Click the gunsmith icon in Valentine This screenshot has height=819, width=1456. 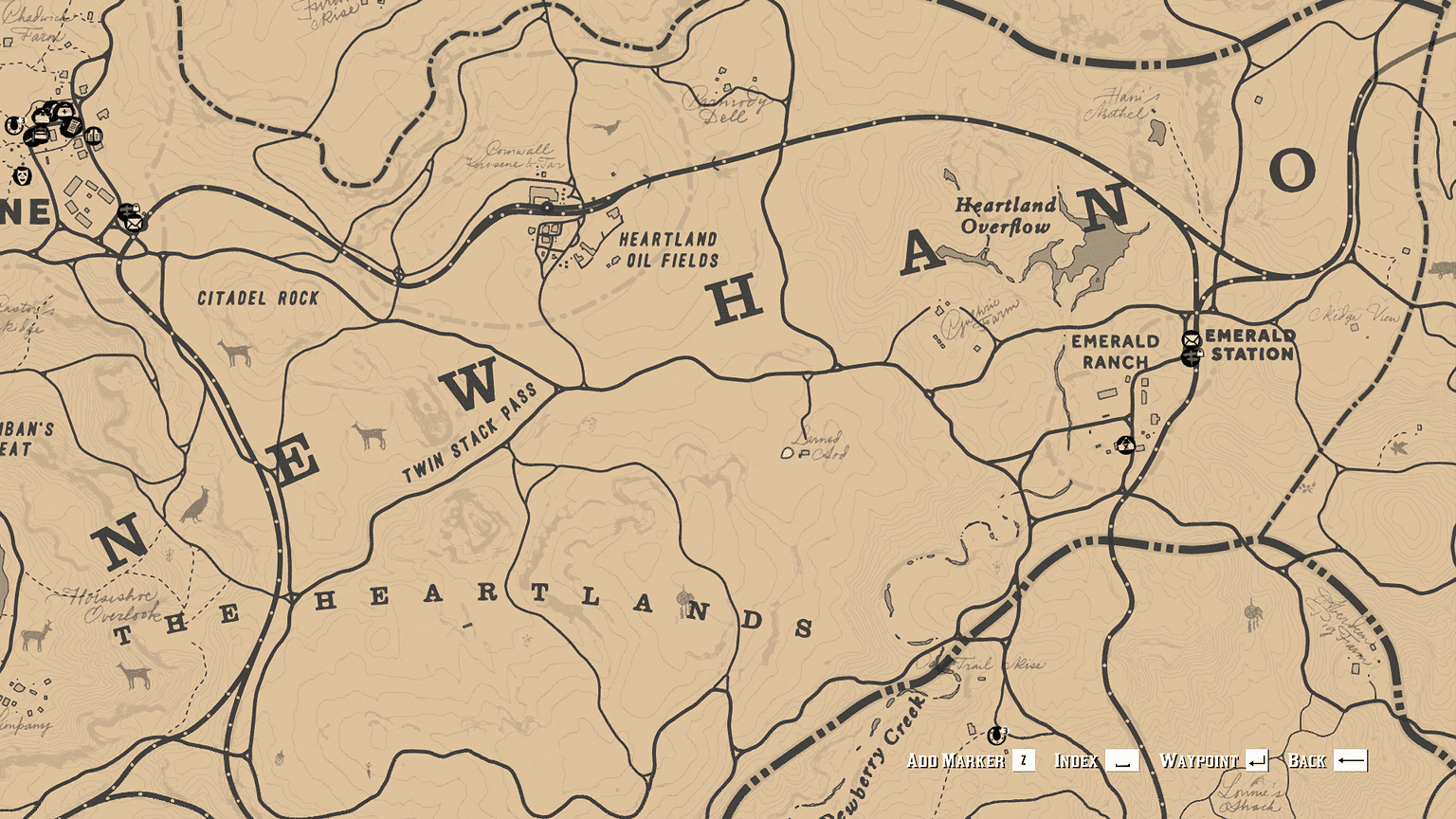73,126
